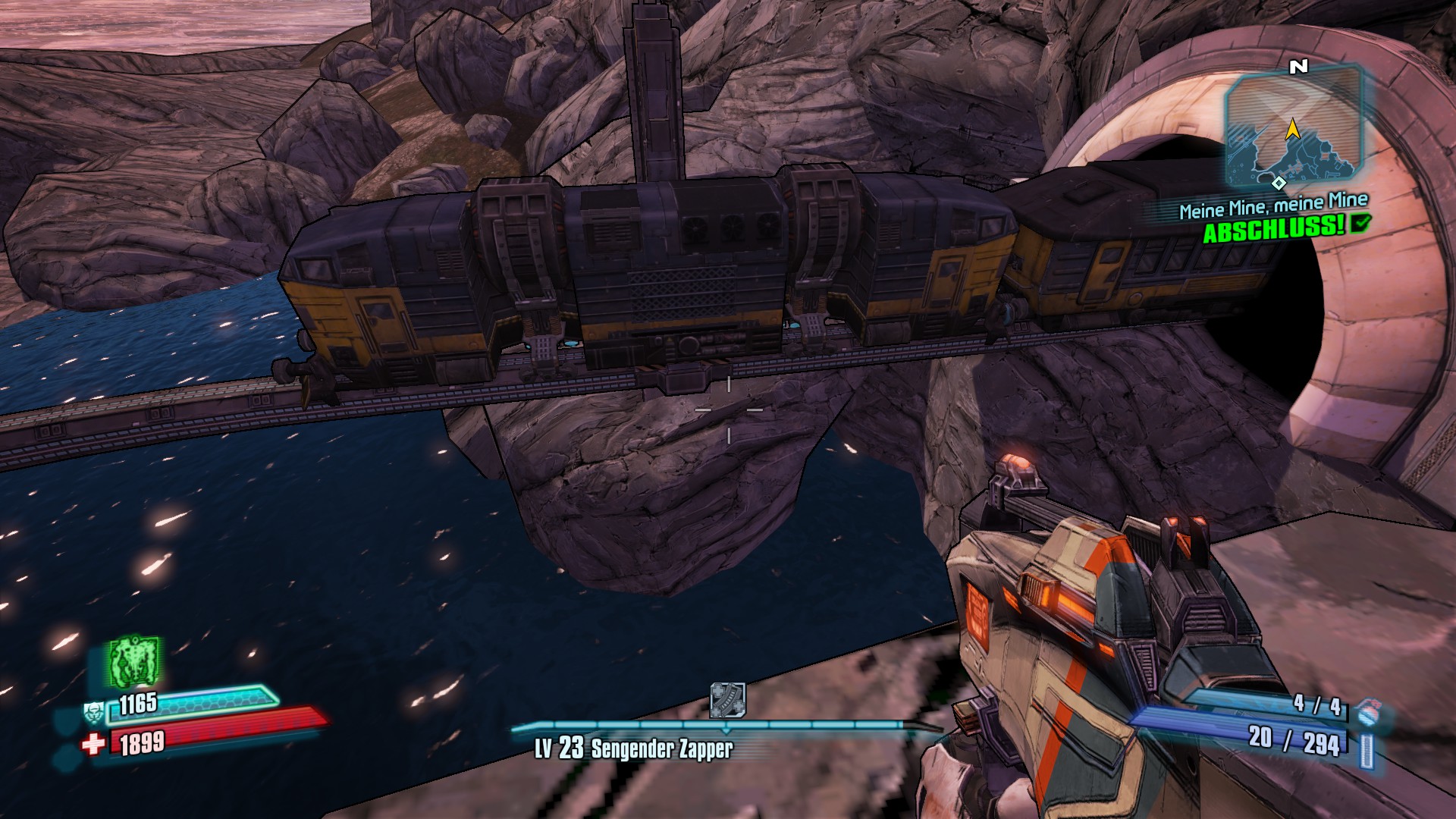Click the grenade icon beside the 4 / 4 count
This screenshot has width=1456, height=819.
click(1366, 713)
